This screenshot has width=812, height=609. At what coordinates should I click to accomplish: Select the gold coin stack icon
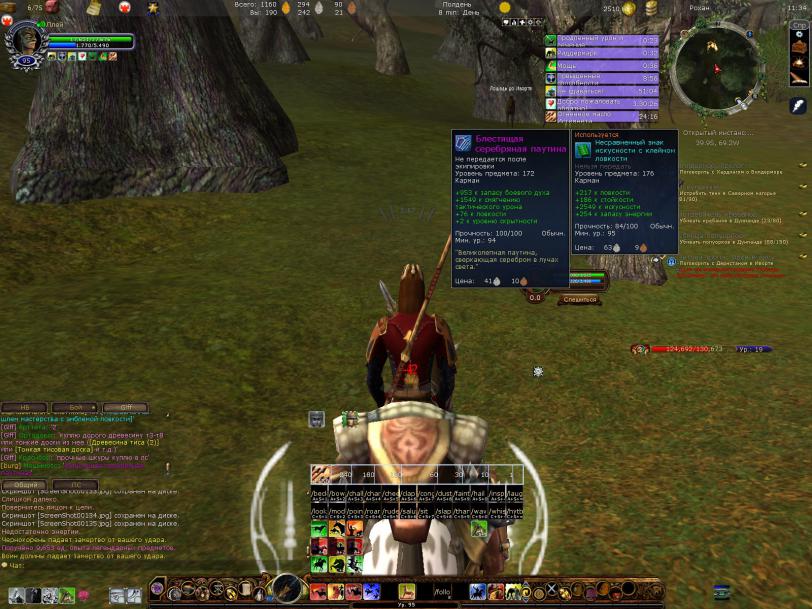(651, 9)
